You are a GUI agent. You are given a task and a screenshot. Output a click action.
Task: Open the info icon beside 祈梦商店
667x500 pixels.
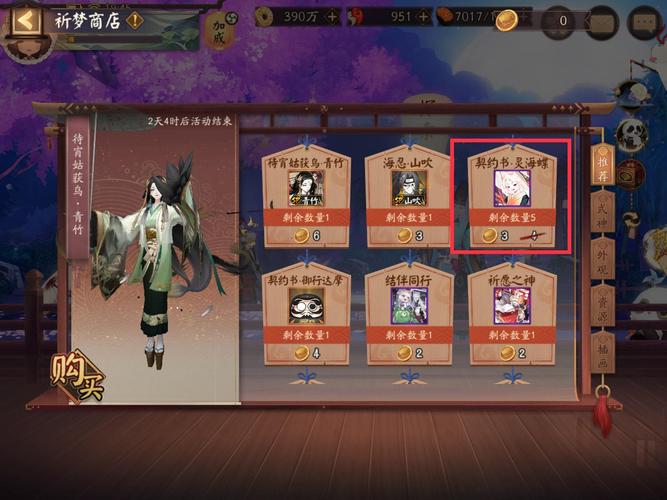(x=135, y=20)
